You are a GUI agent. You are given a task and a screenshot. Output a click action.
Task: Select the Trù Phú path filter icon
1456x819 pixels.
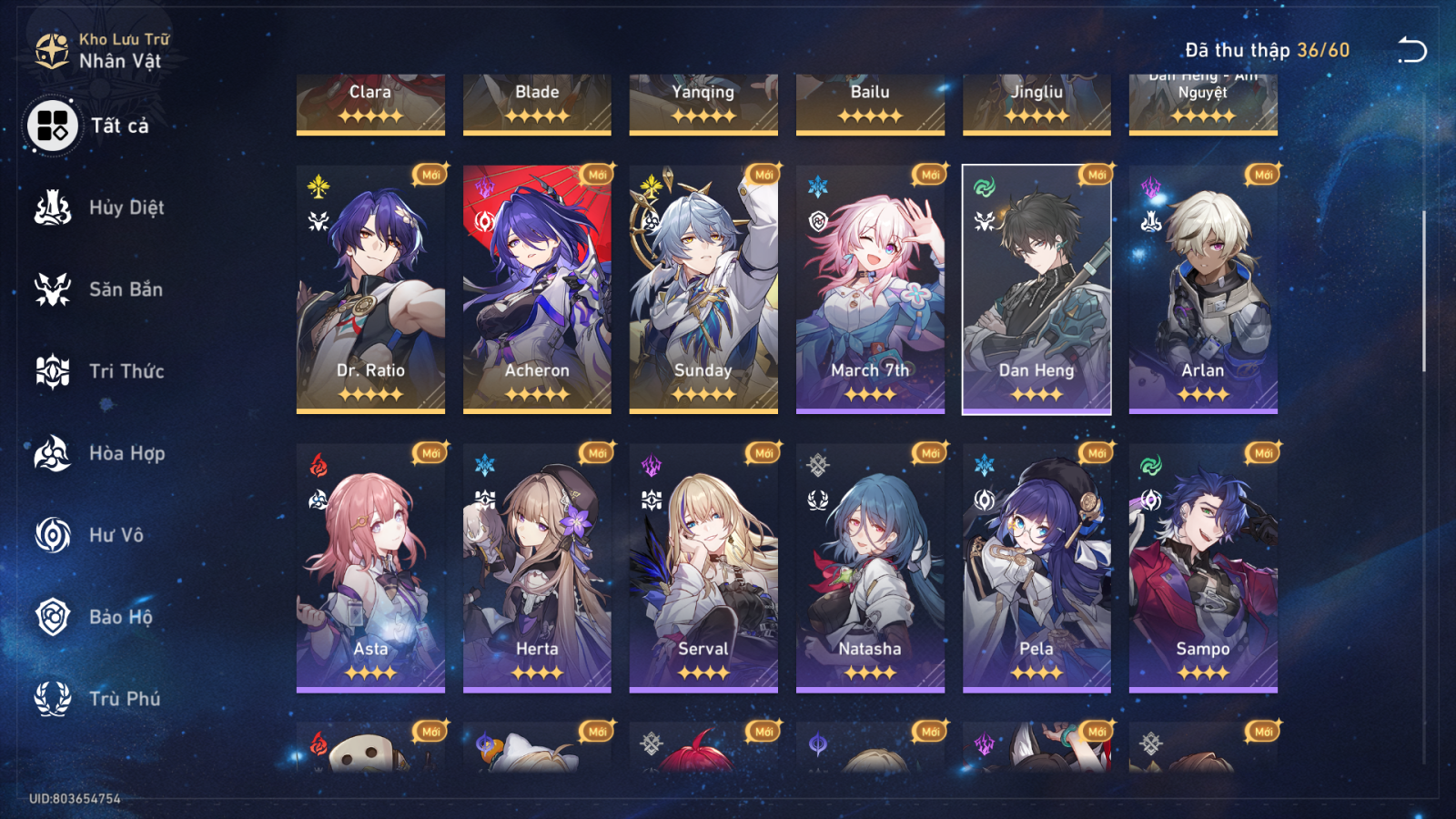[x=53, y=699]
